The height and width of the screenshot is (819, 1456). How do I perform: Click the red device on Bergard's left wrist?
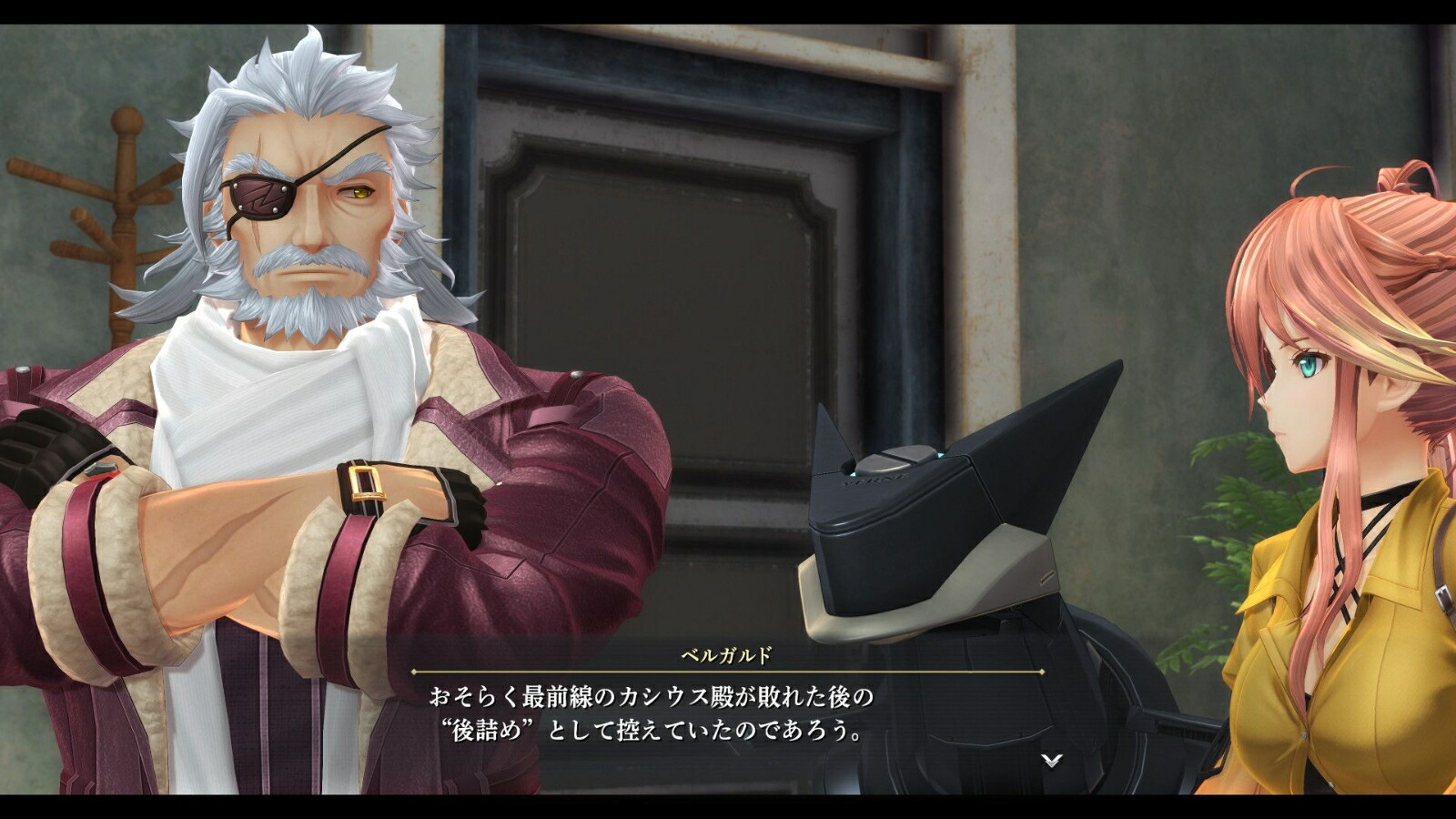(102, 471)
